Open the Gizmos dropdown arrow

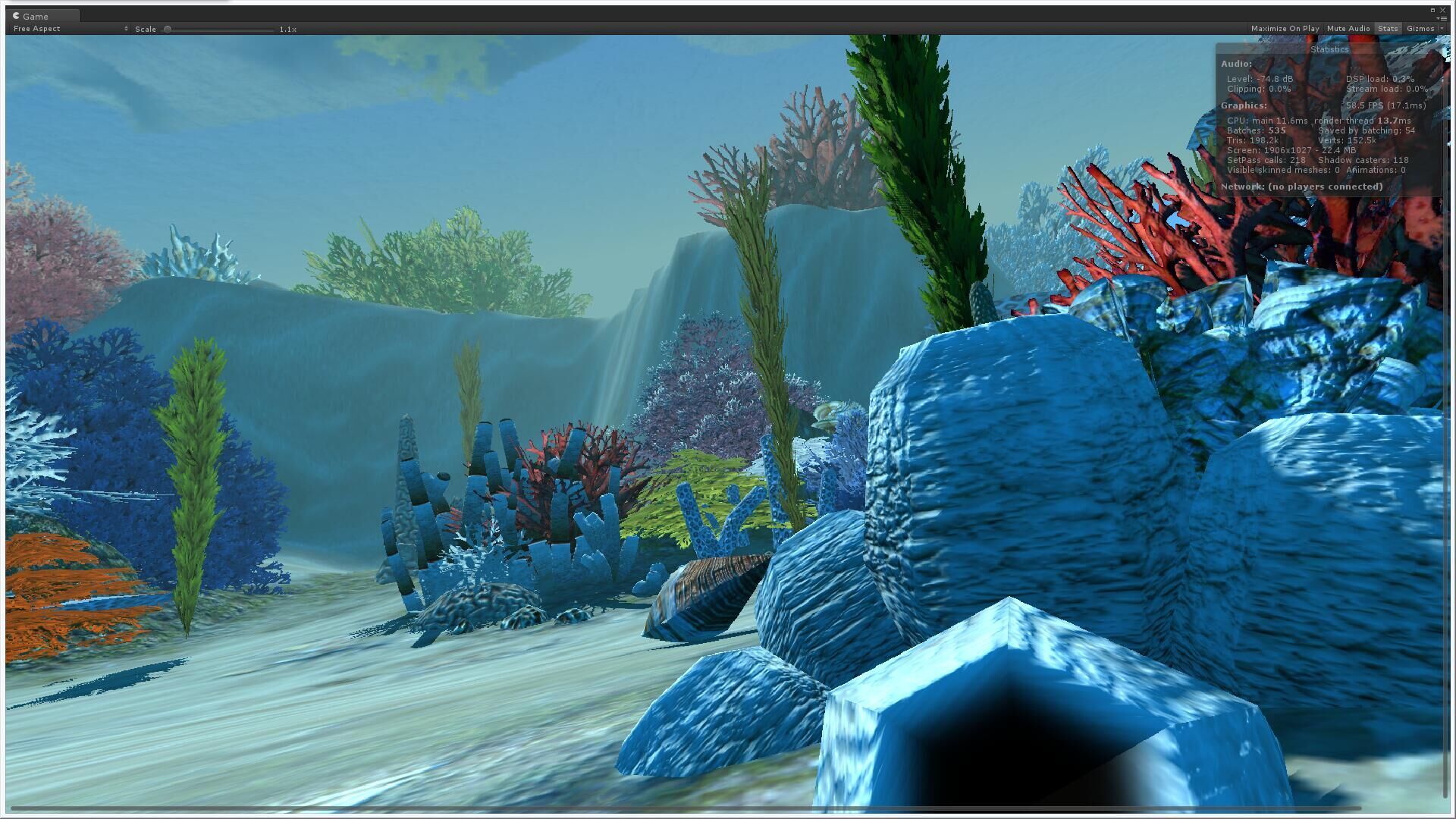tap(1441, 29)
